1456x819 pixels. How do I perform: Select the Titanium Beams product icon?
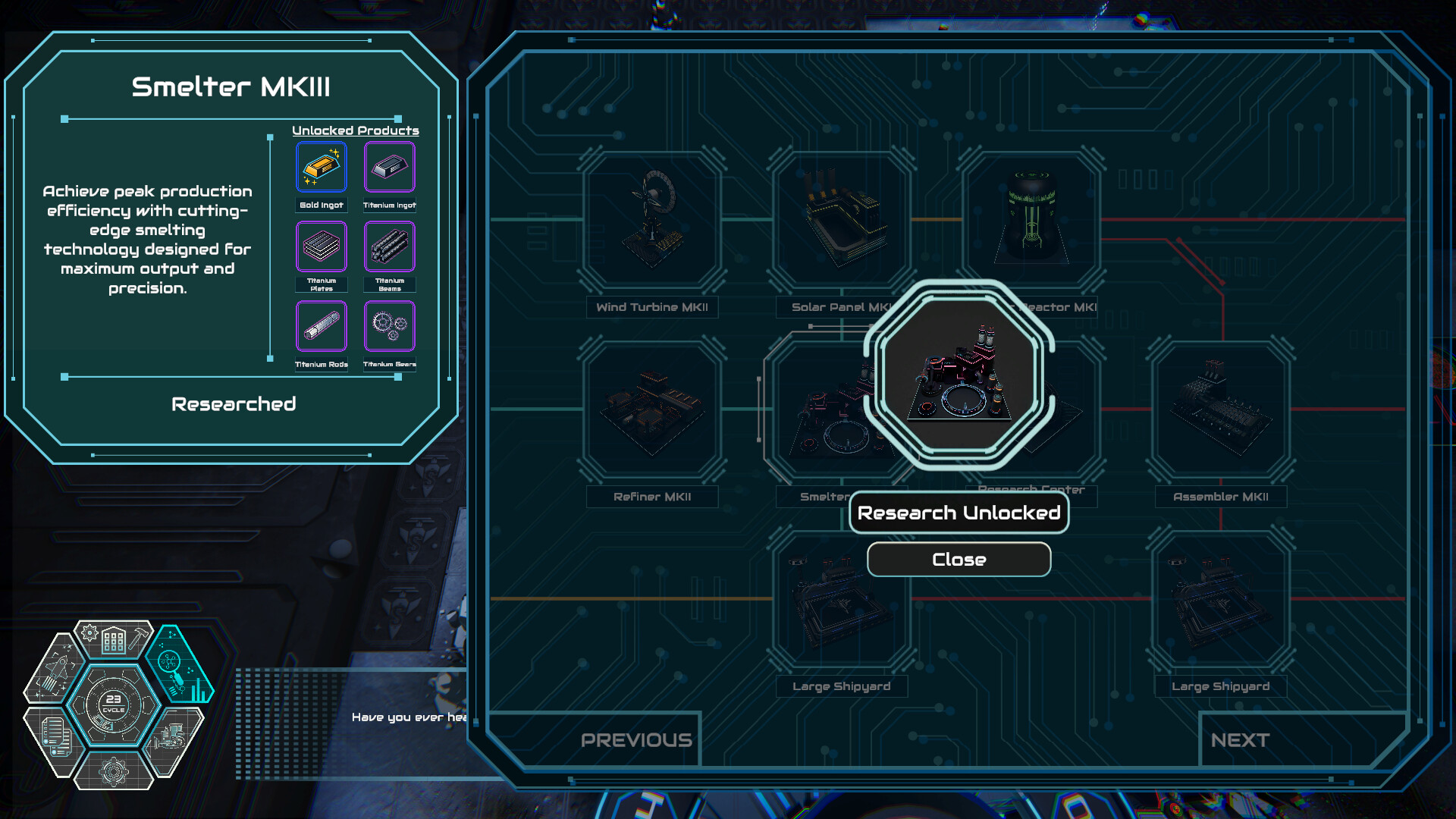[x=390, y=247]
